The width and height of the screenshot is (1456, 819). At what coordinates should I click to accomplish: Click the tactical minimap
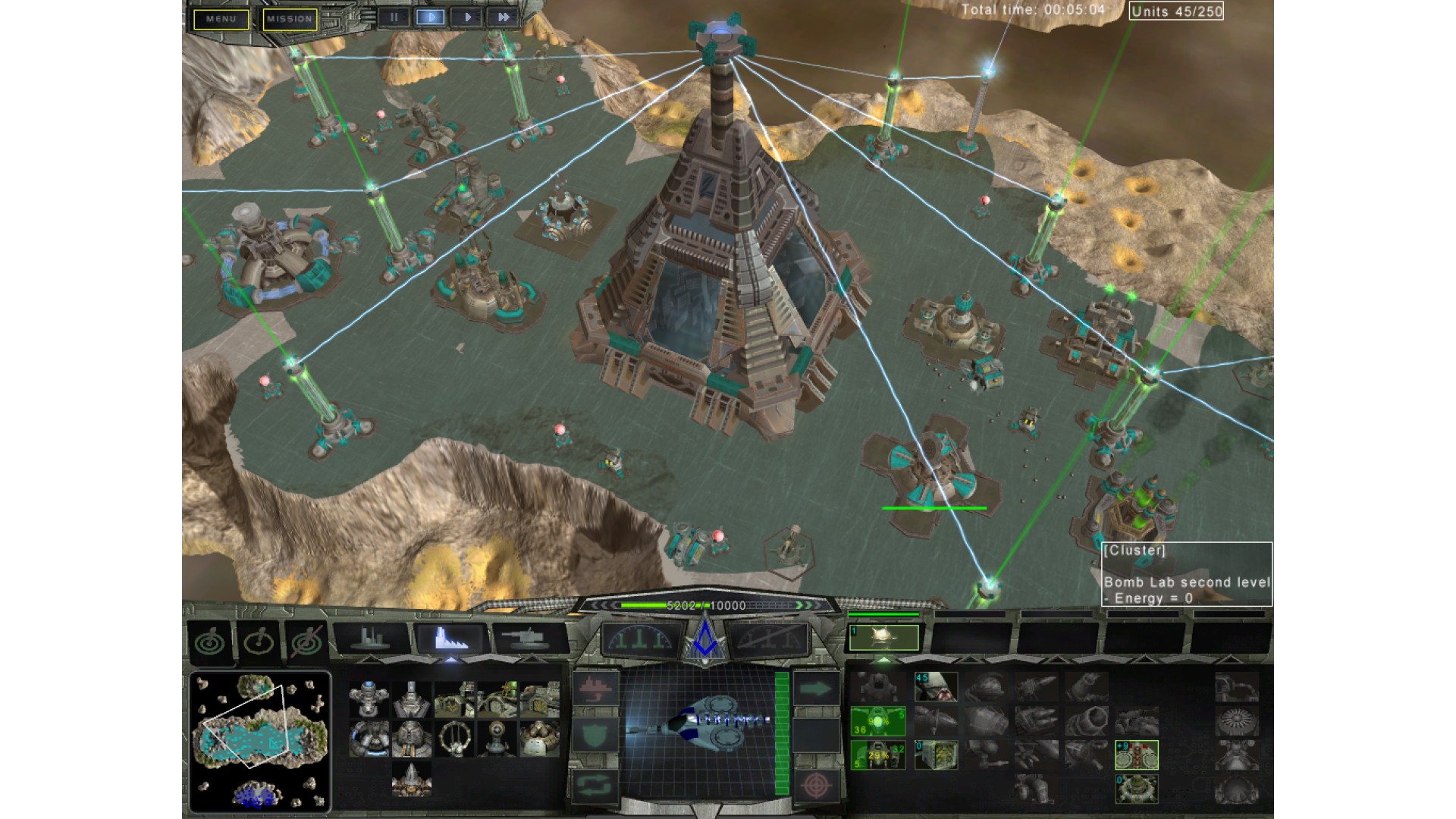coord(259,741)
